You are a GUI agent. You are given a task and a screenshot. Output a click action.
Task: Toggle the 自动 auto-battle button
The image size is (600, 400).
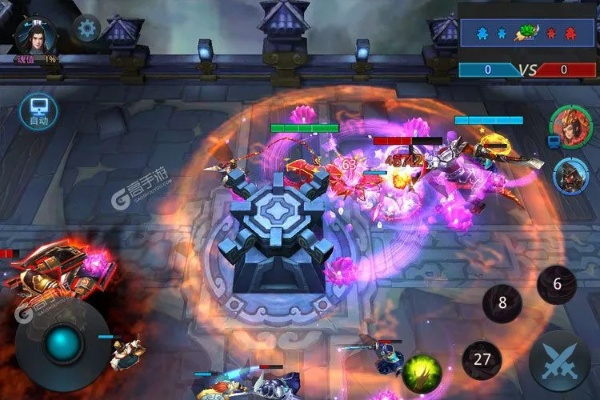click(x=36, y=111)
